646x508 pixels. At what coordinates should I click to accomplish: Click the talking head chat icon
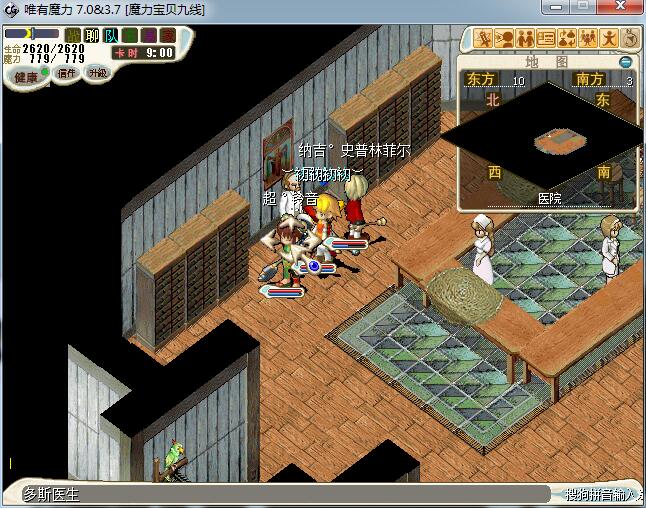point(504,39)
